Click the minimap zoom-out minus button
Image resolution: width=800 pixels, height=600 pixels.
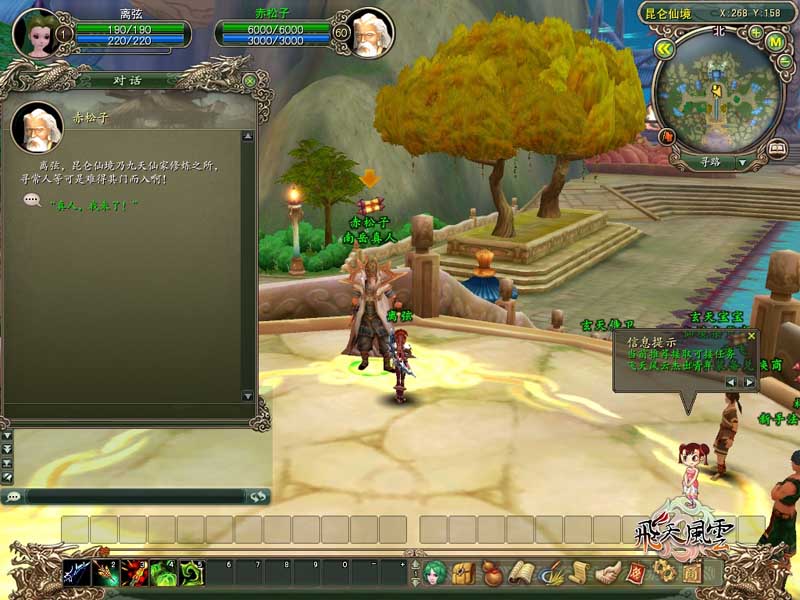point(784,60)
